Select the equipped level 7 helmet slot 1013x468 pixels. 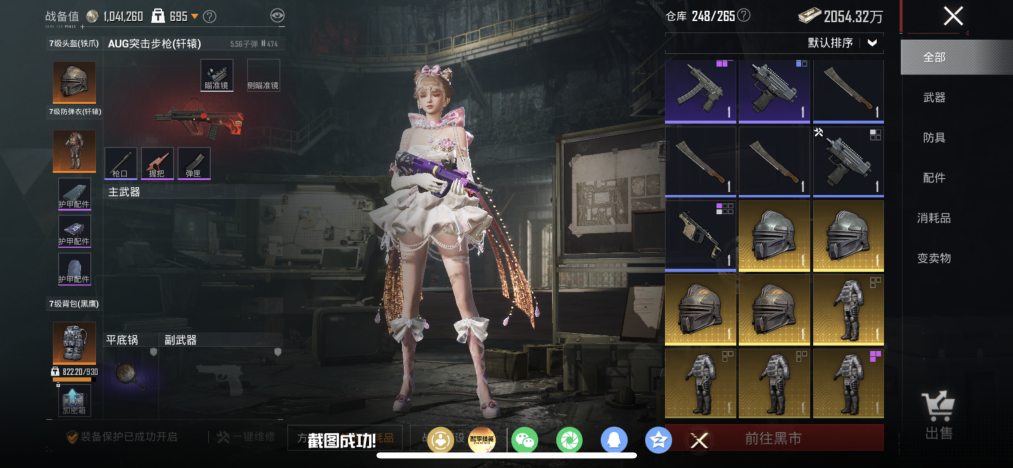(x=74, y=81)
